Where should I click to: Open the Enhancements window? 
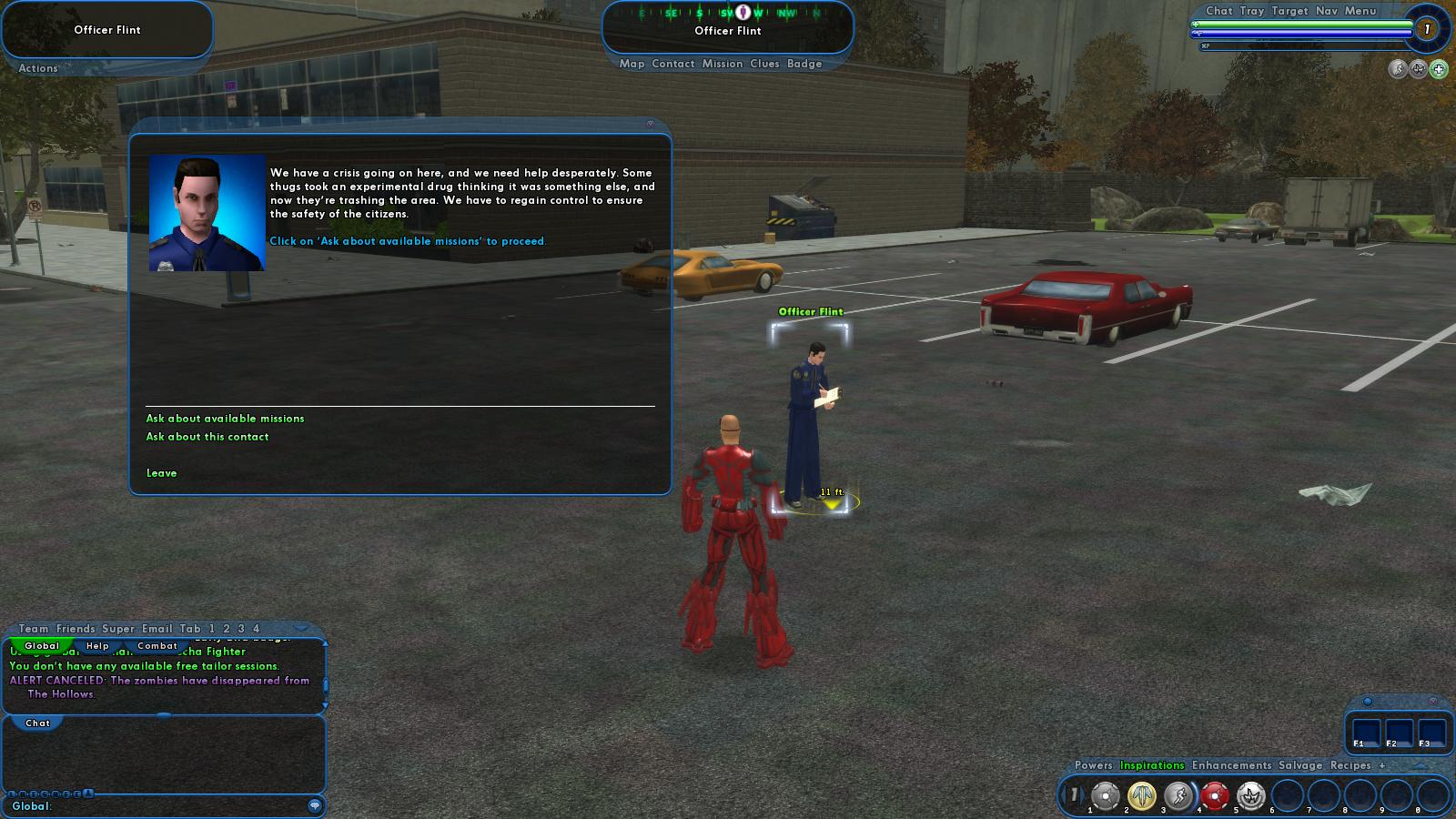point(1231,765)
